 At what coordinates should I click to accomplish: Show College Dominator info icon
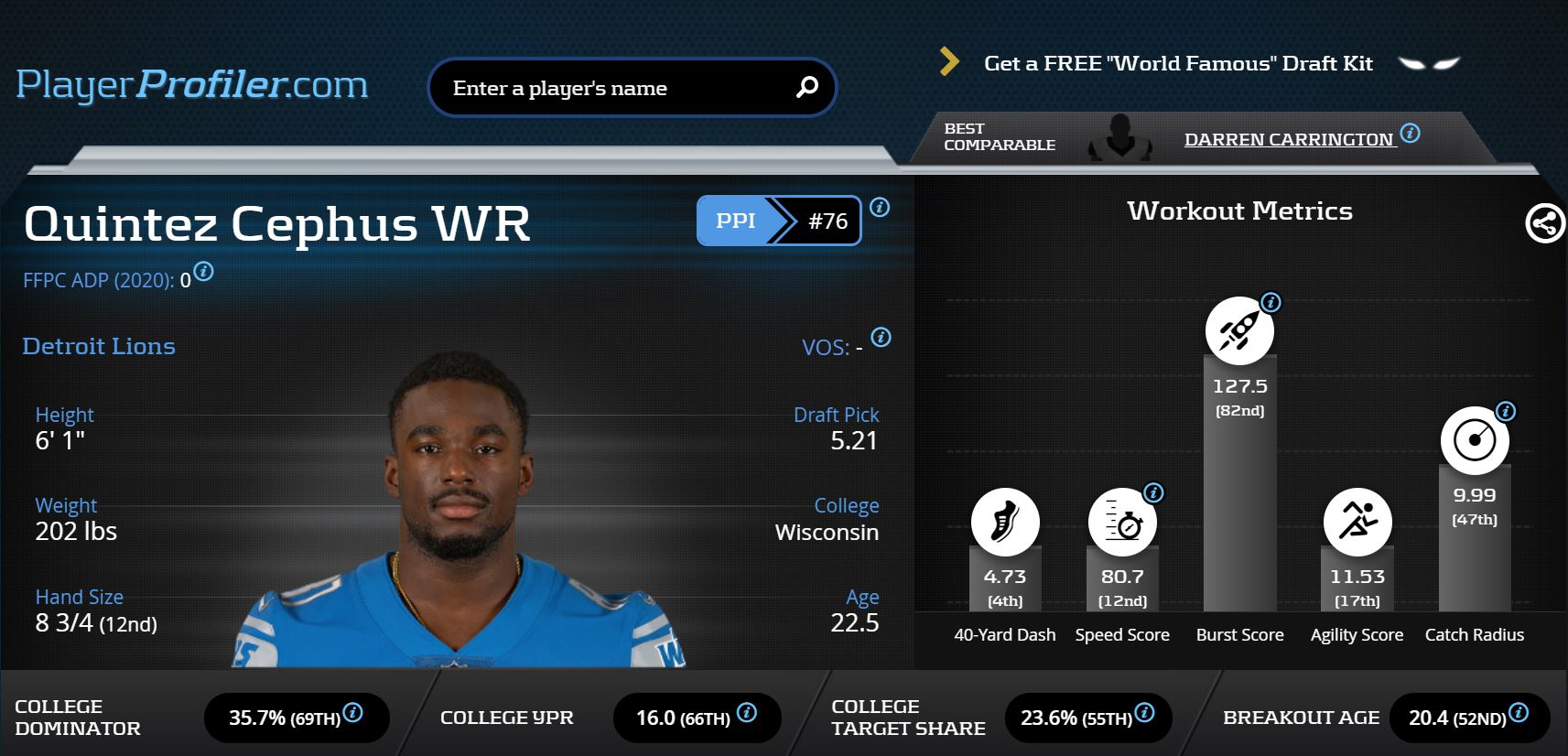pyautogui.click(x=352, y=713)
